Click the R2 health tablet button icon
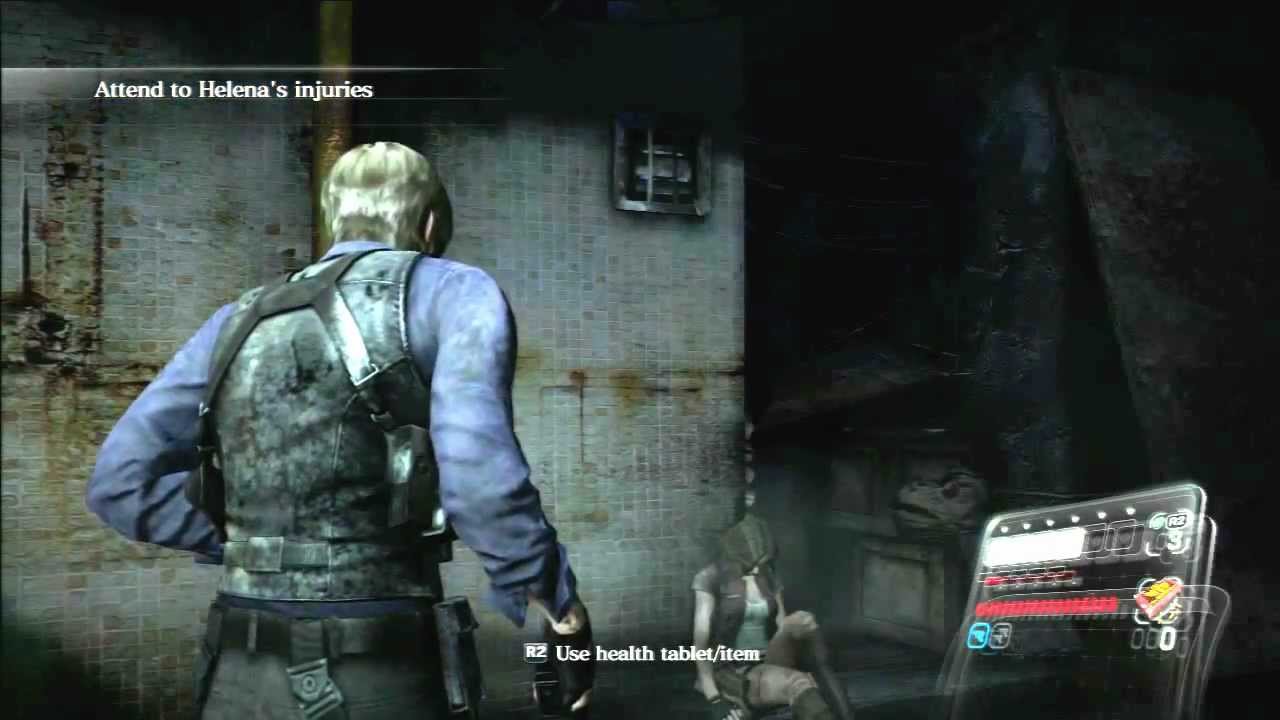 pyautogui.click(x=1176, y=521)
